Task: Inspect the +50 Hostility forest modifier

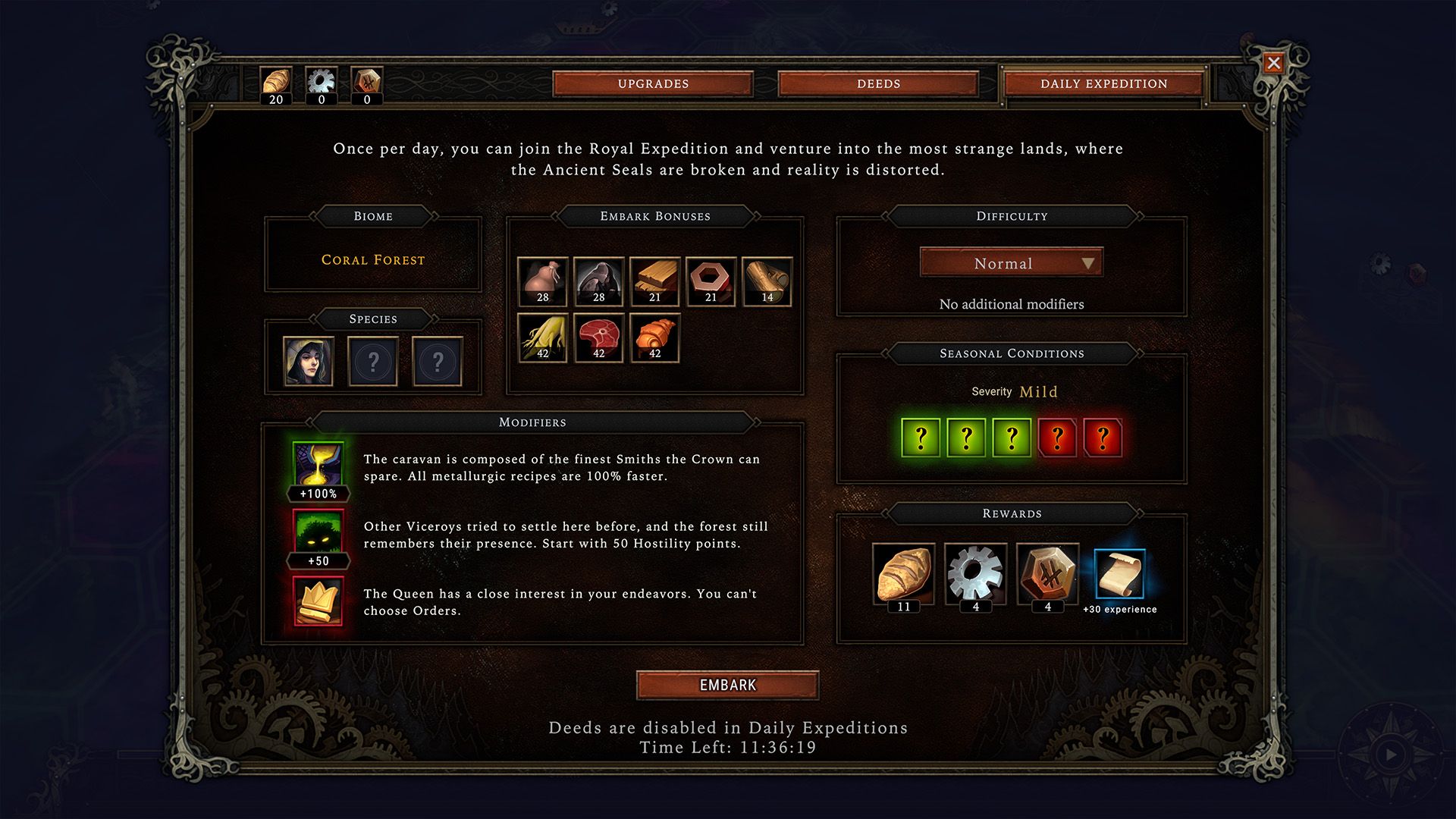Action: coord(318,532)
